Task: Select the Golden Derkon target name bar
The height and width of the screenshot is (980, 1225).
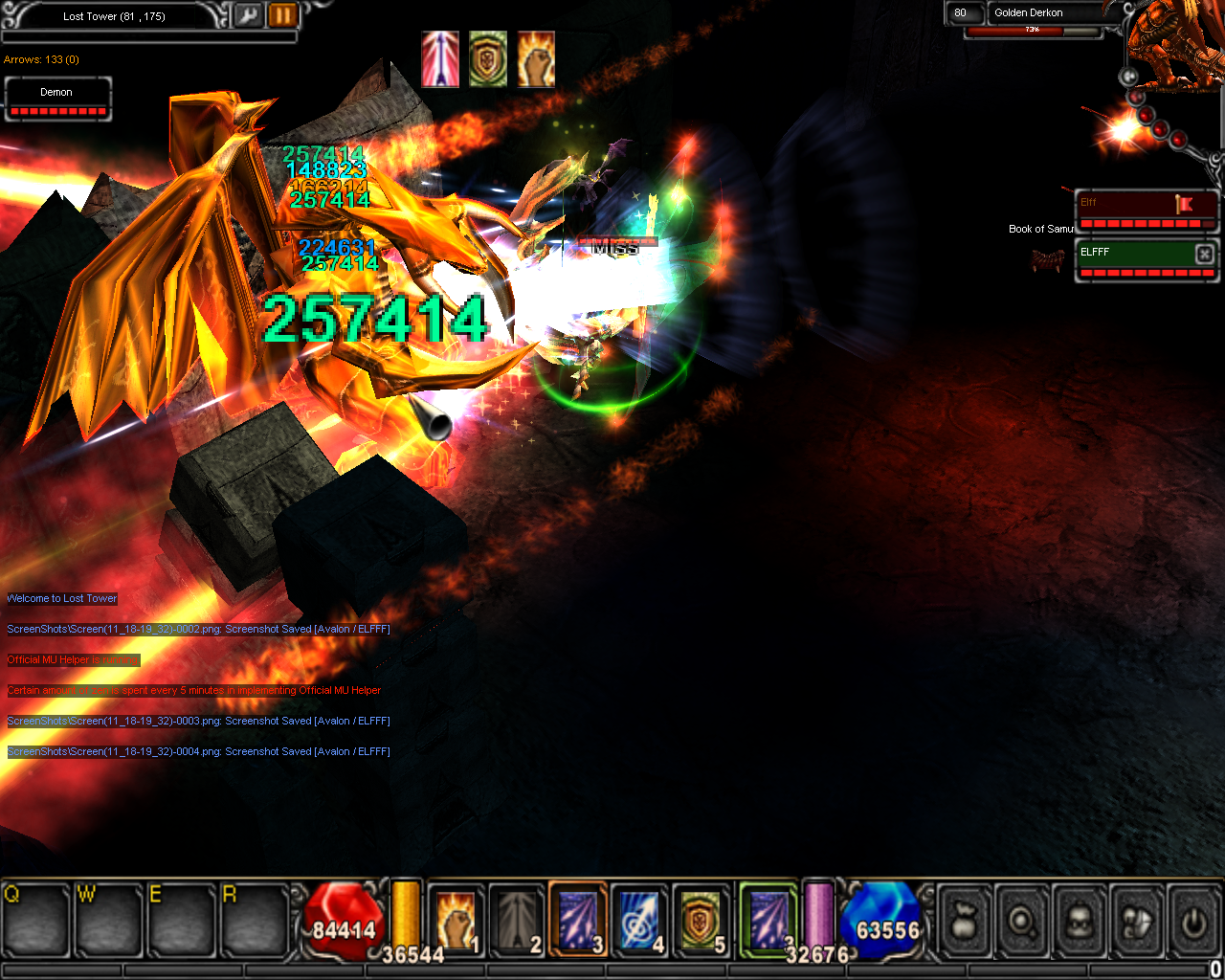Action: tap(1045, 12)
